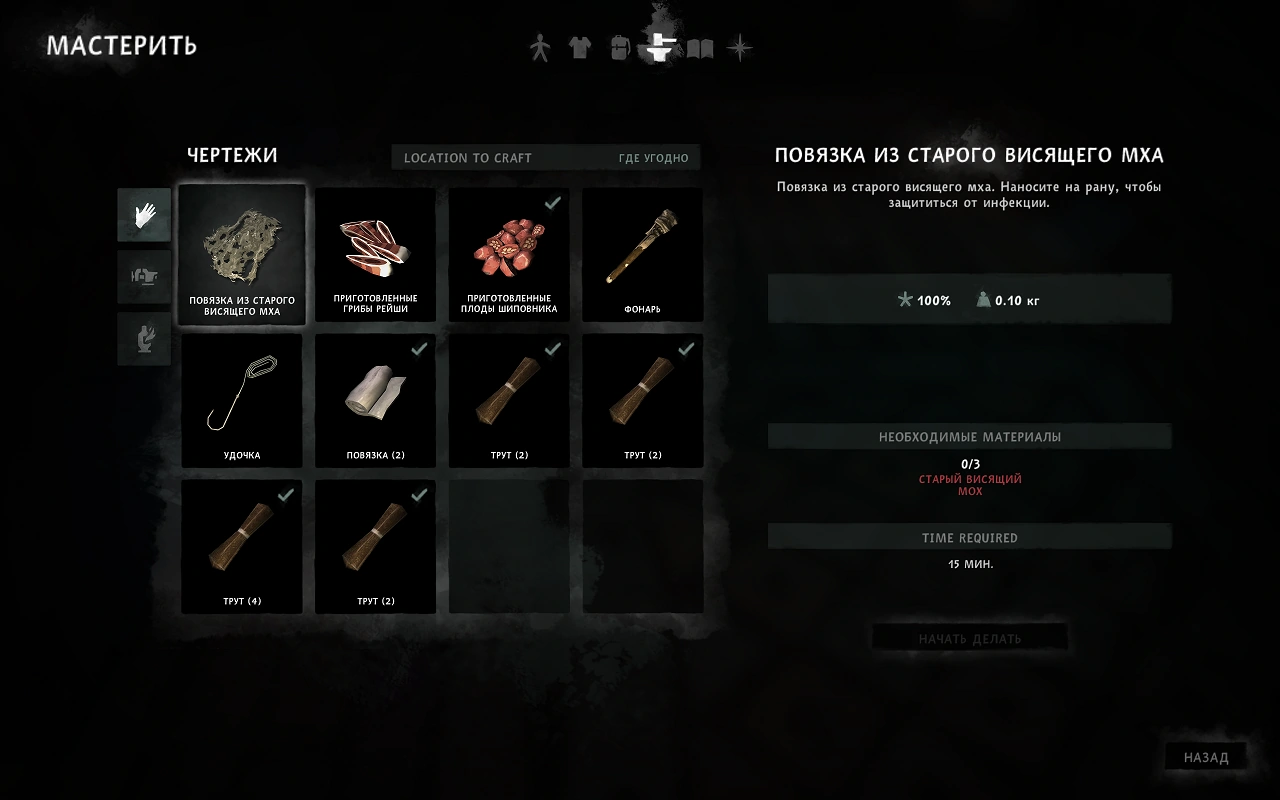Select the ФОНАРЬ torch blueprint
Screen dimensions: 1280x800
[x=642, y=254]
